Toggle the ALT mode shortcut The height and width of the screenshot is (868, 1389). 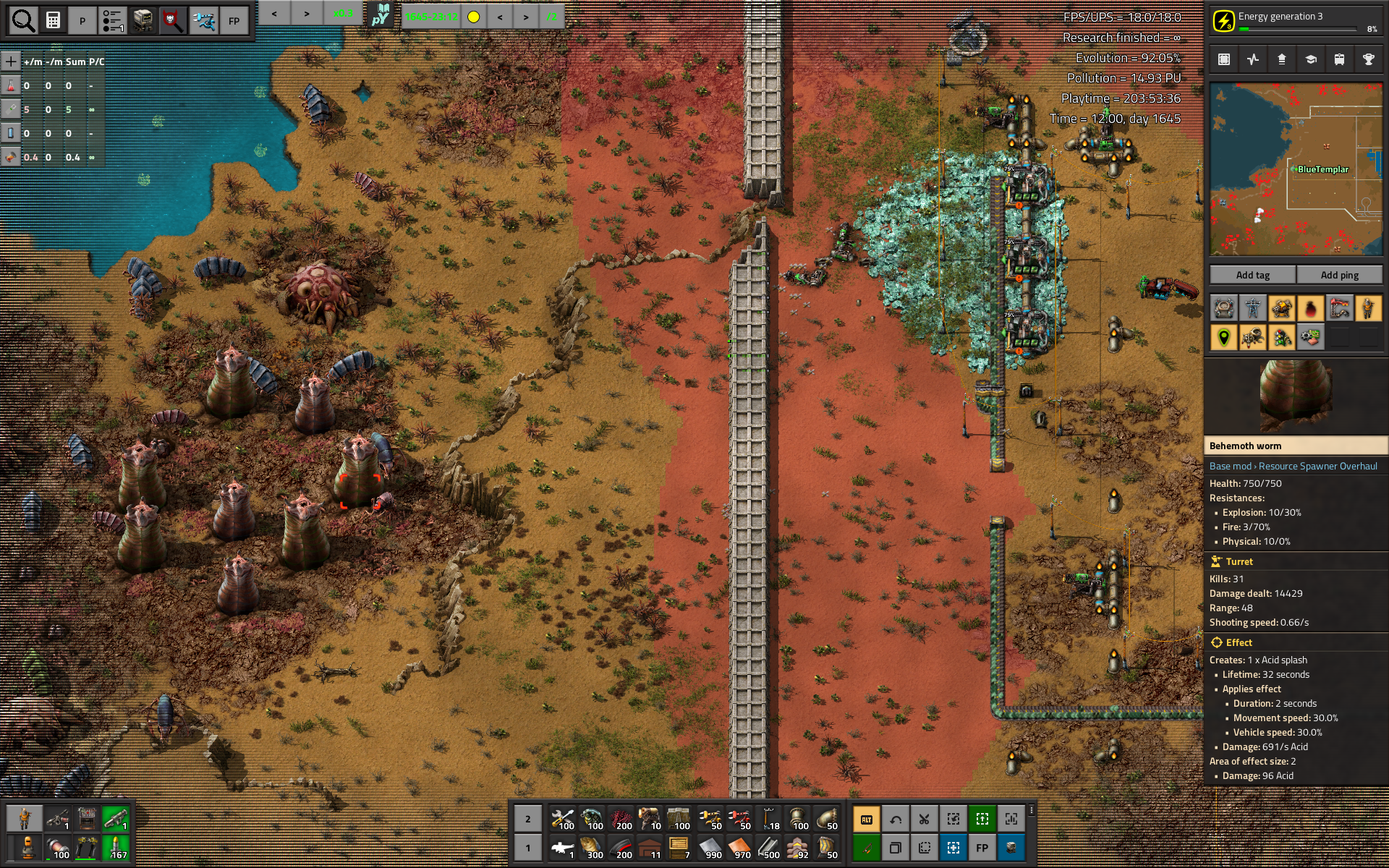[866, 820]
